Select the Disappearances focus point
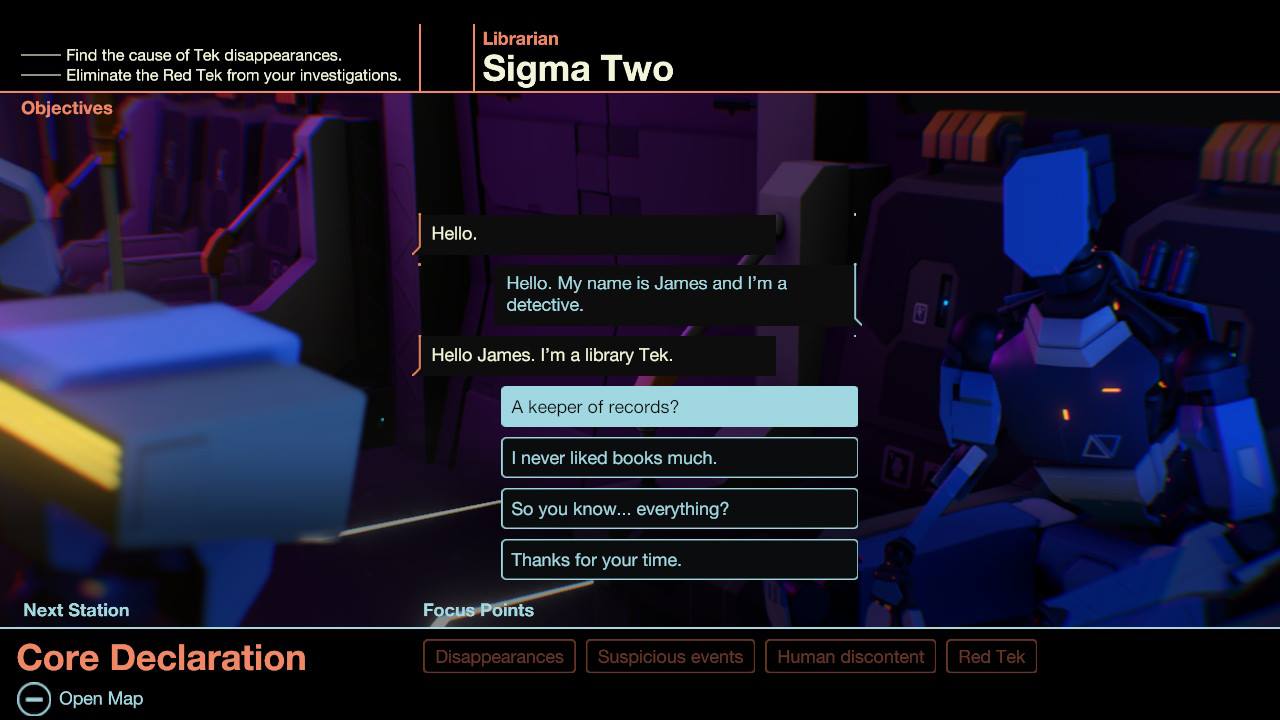The width and height of the screenshot is (1280, 720). coord(499,657)
